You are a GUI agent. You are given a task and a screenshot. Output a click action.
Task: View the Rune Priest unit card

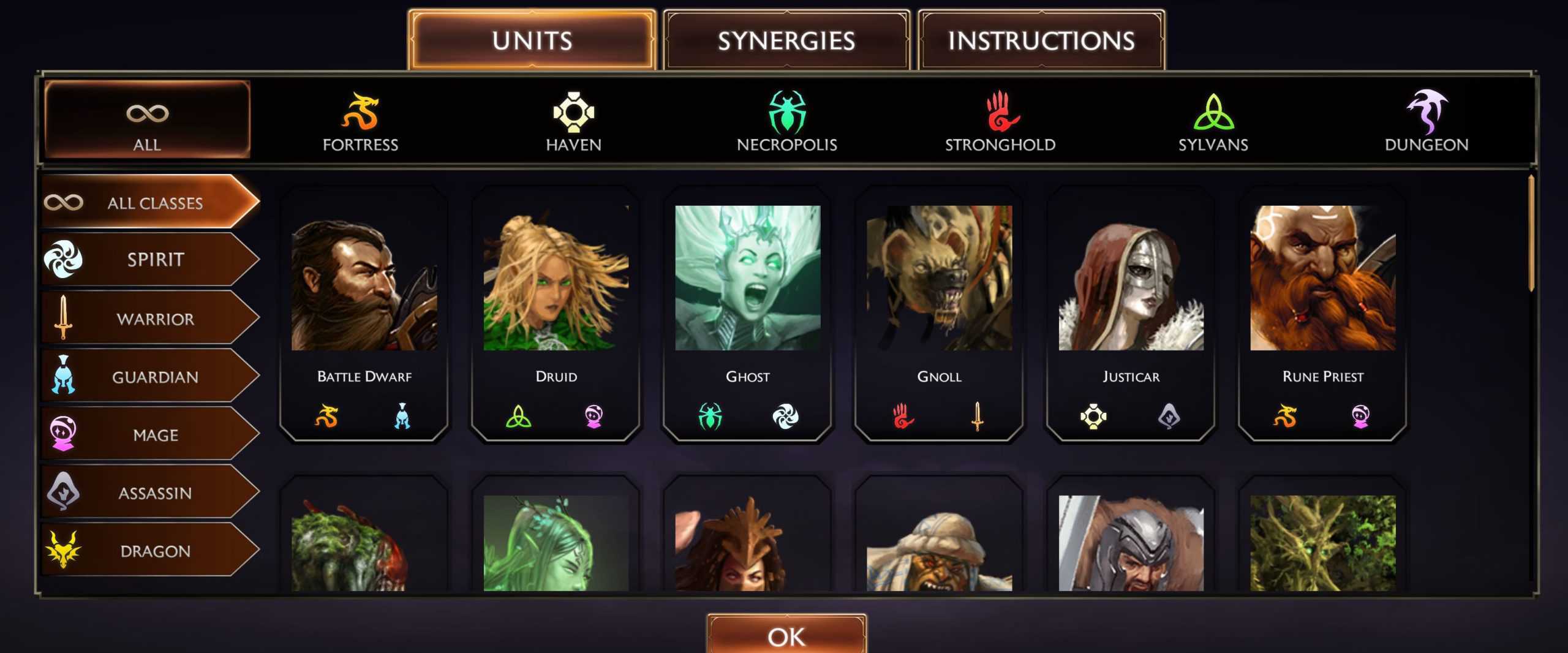click(1322, 312)
